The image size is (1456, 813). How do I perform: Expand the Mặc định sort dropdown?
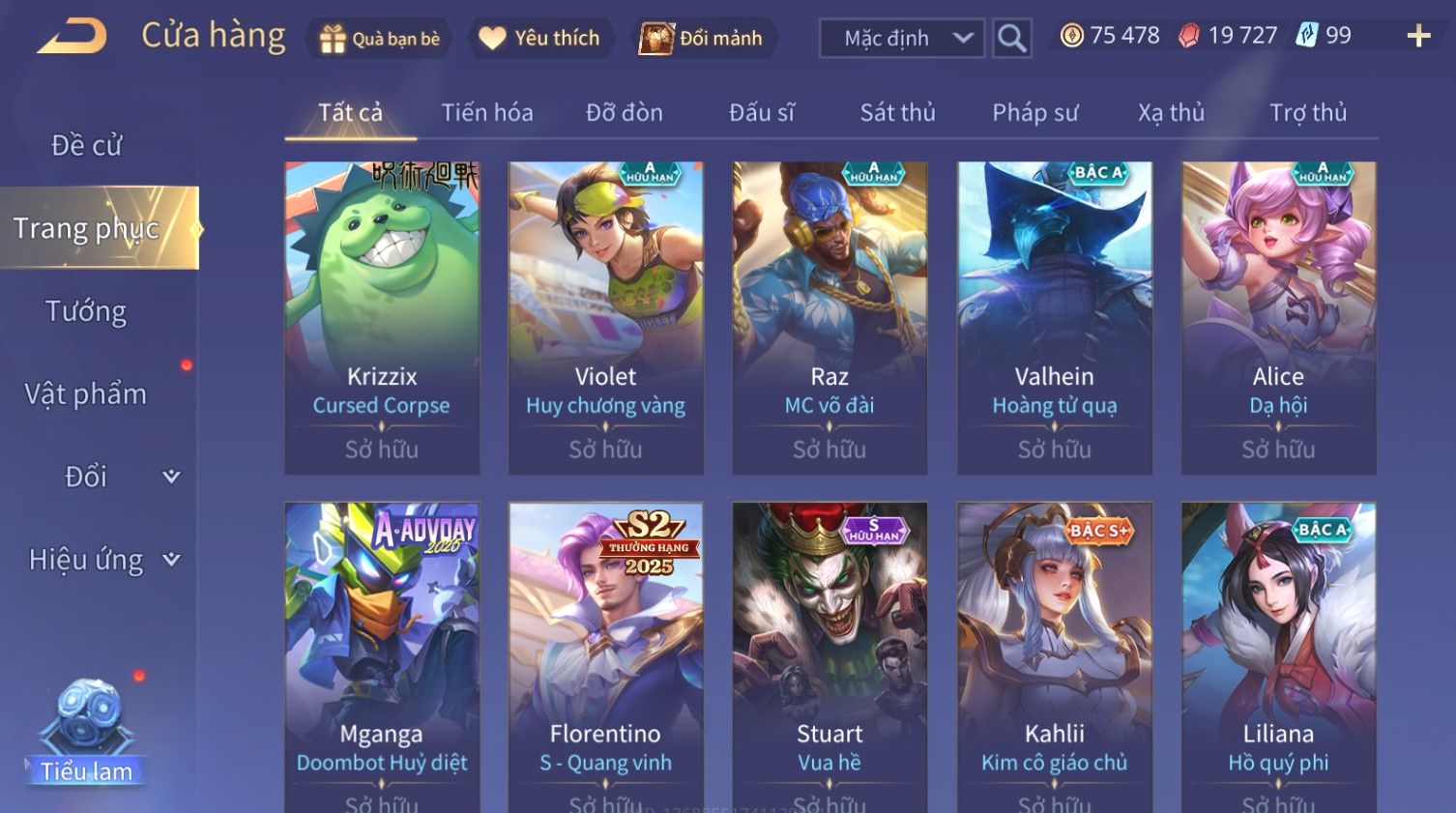coord(902,39)
